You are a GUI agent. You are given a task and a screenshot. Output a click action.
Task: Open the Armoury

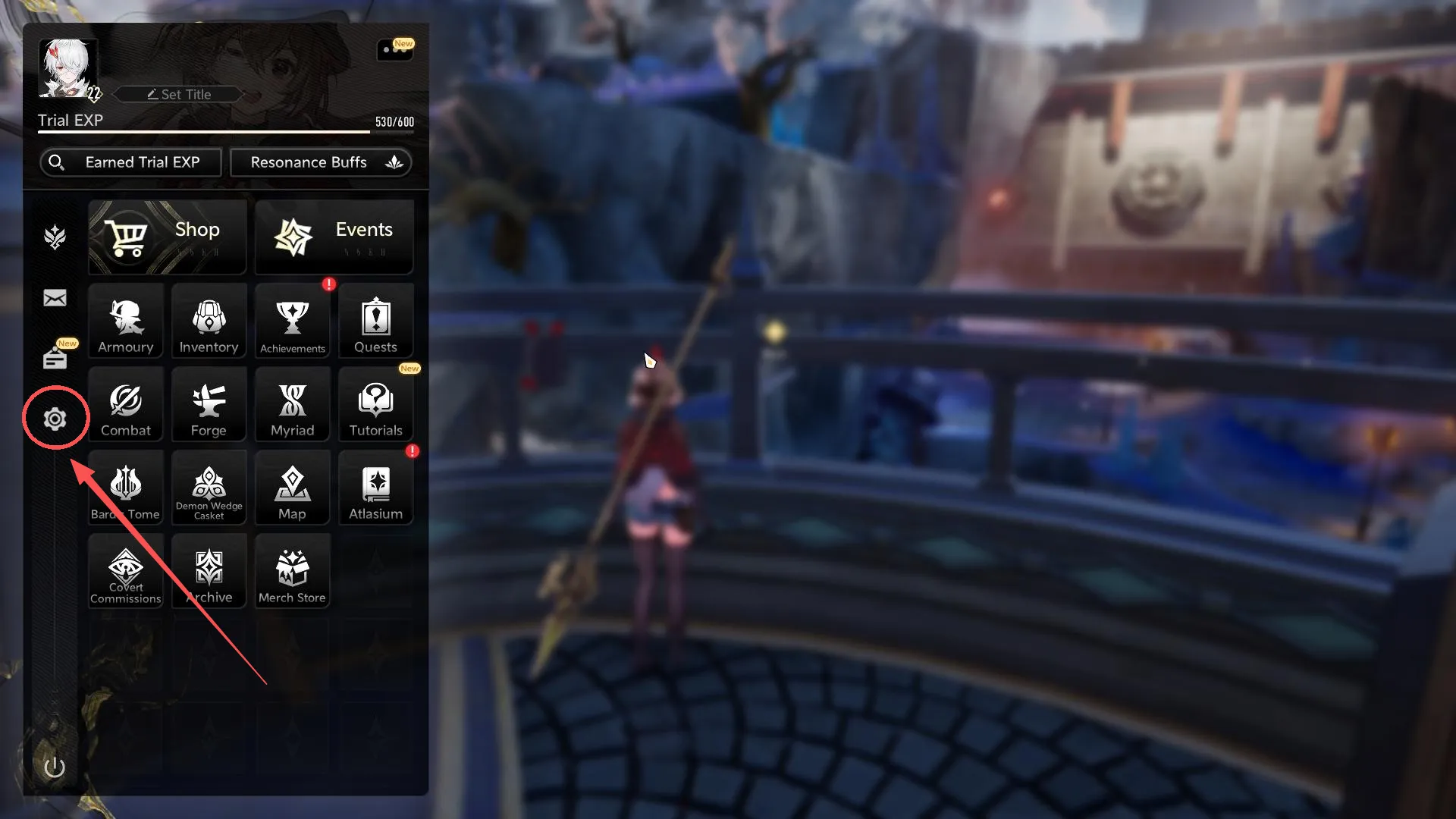pos(126,321)
